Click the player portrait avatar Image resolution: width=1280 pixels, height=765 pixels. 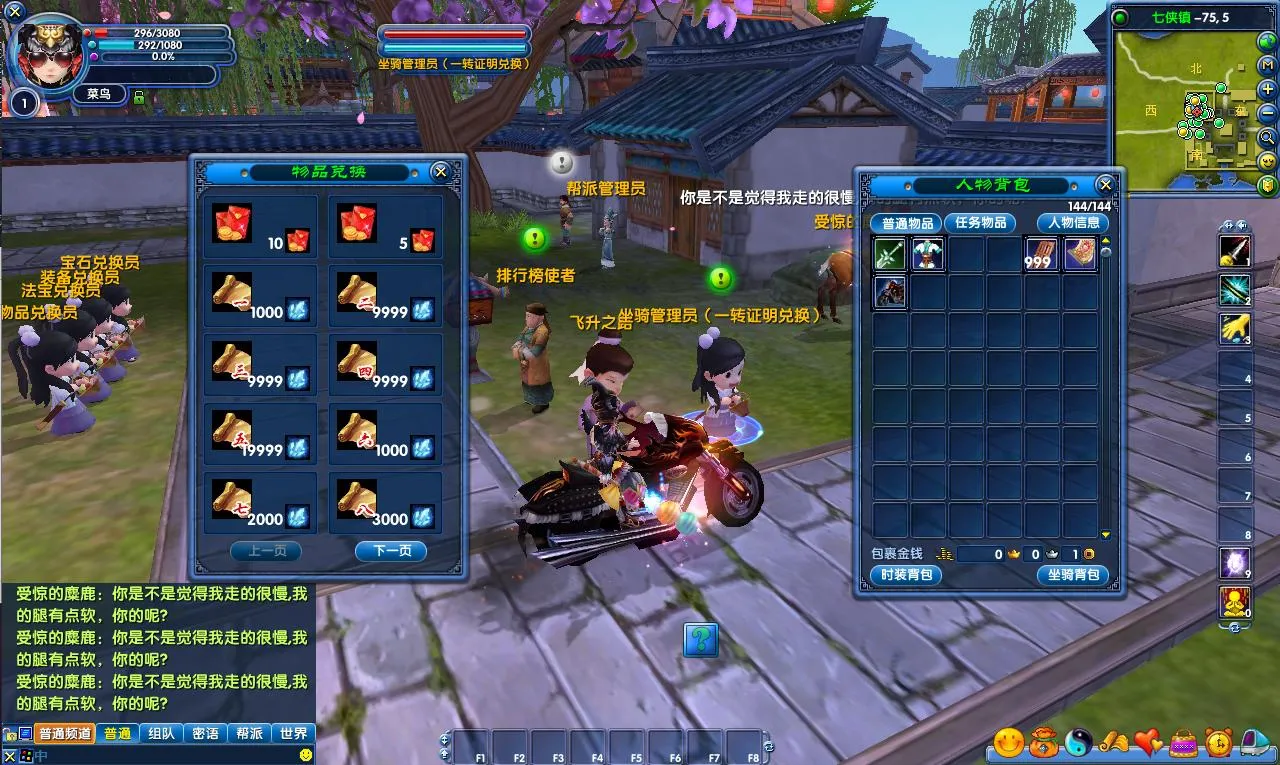tap(45, 55)
